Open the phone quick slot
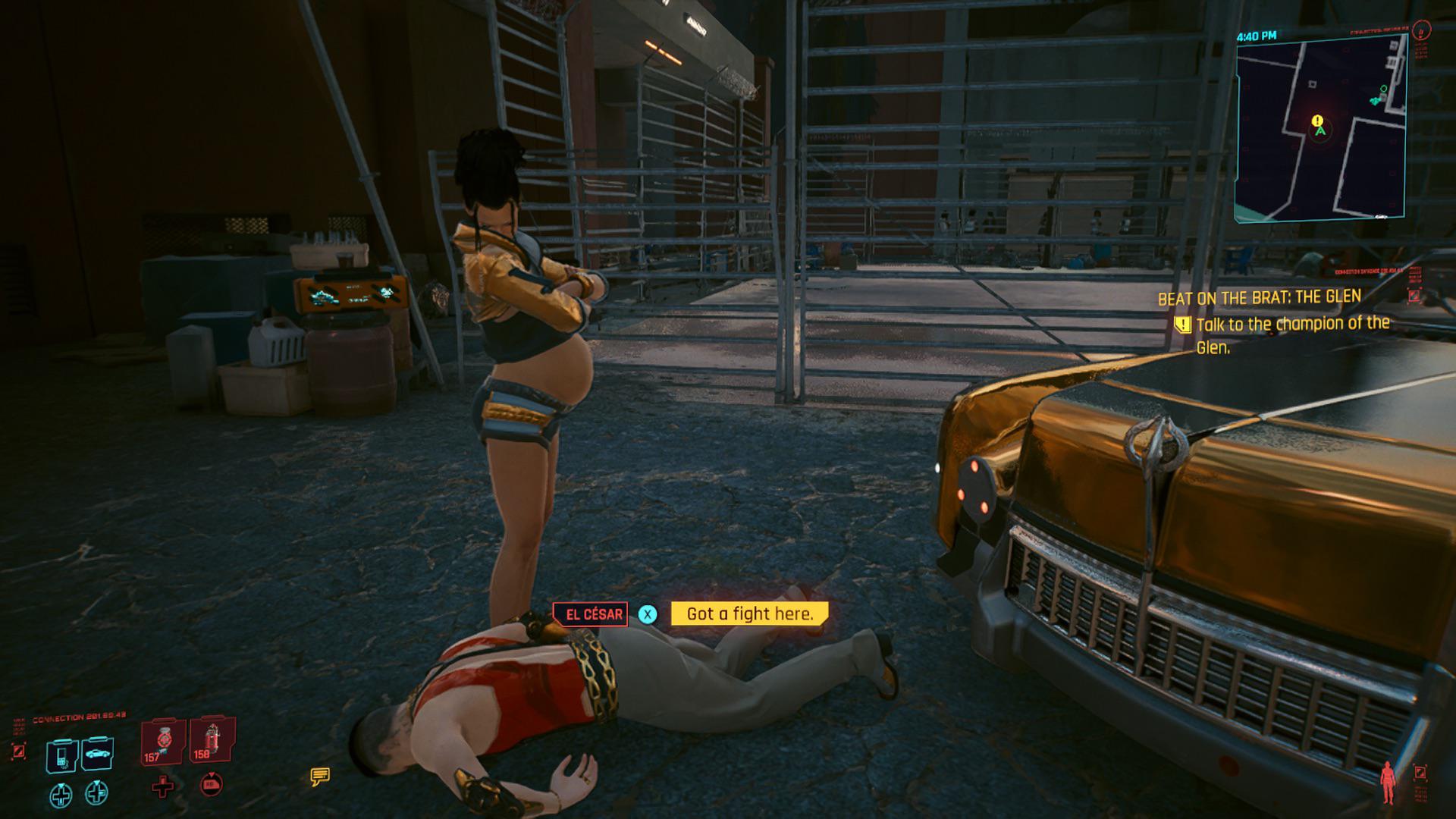Screen dimensions: 1456x819 pos(62,755)
